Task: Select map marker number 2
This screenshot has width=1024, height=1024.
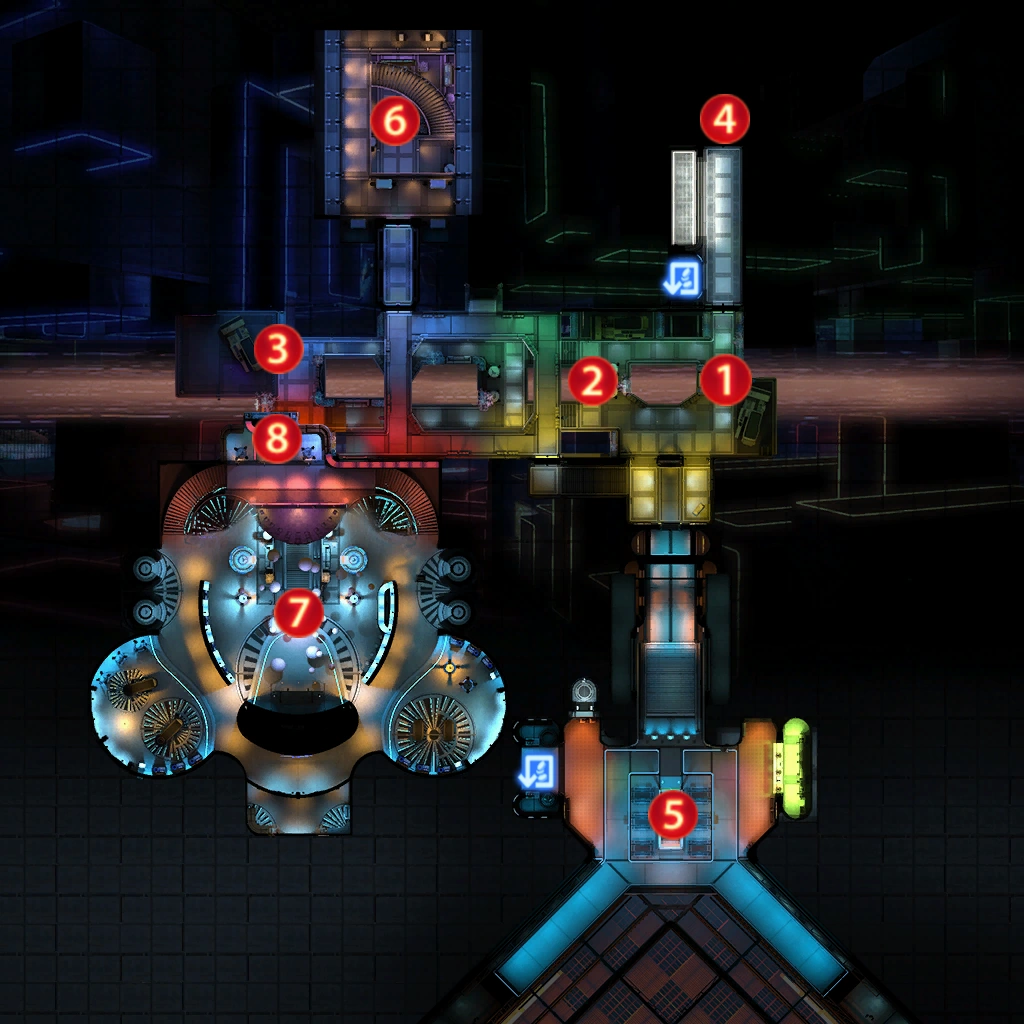Action: [591, 381]
